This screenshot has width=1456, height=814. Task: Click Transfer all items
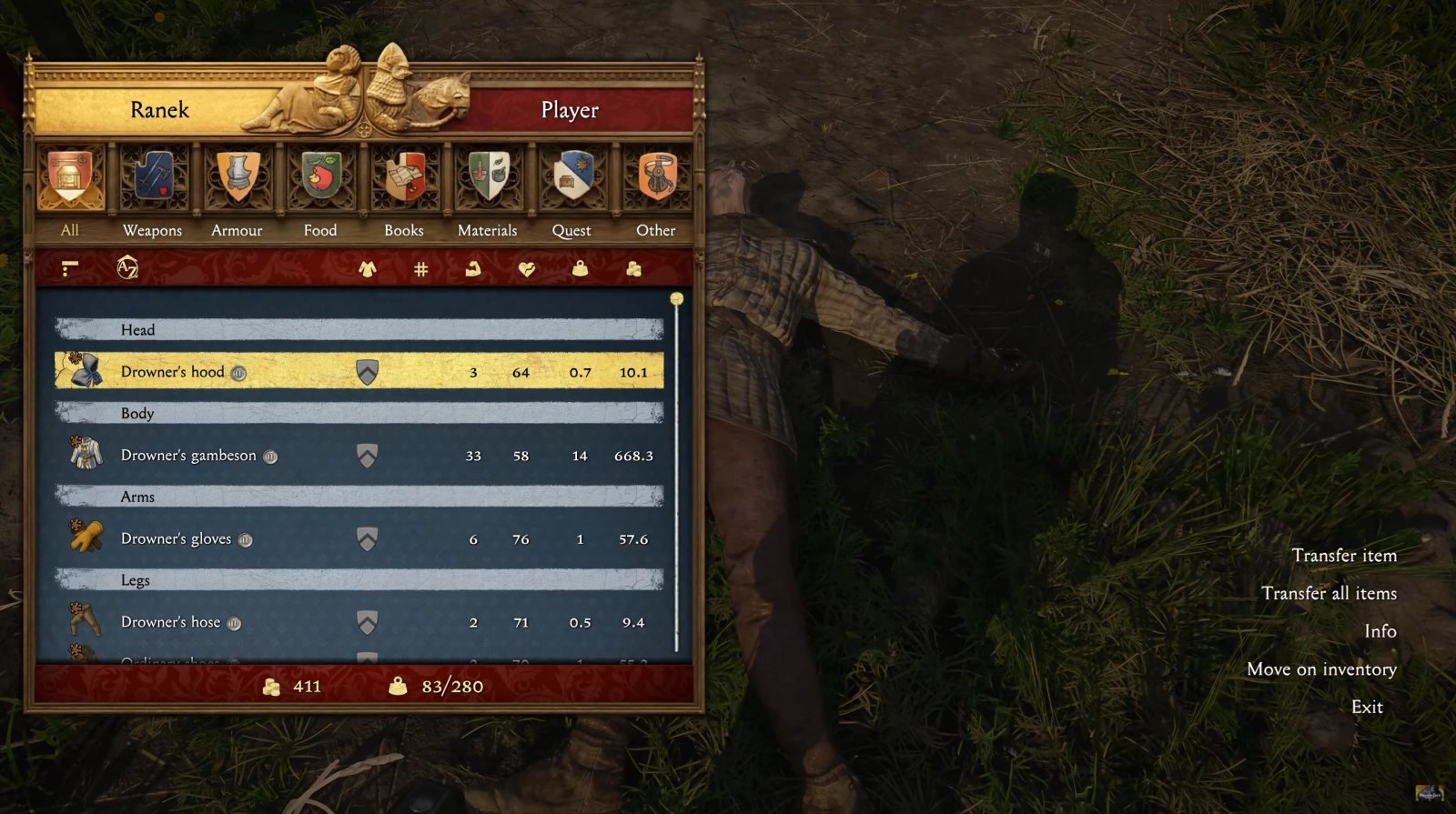[x=1330, y=593]
